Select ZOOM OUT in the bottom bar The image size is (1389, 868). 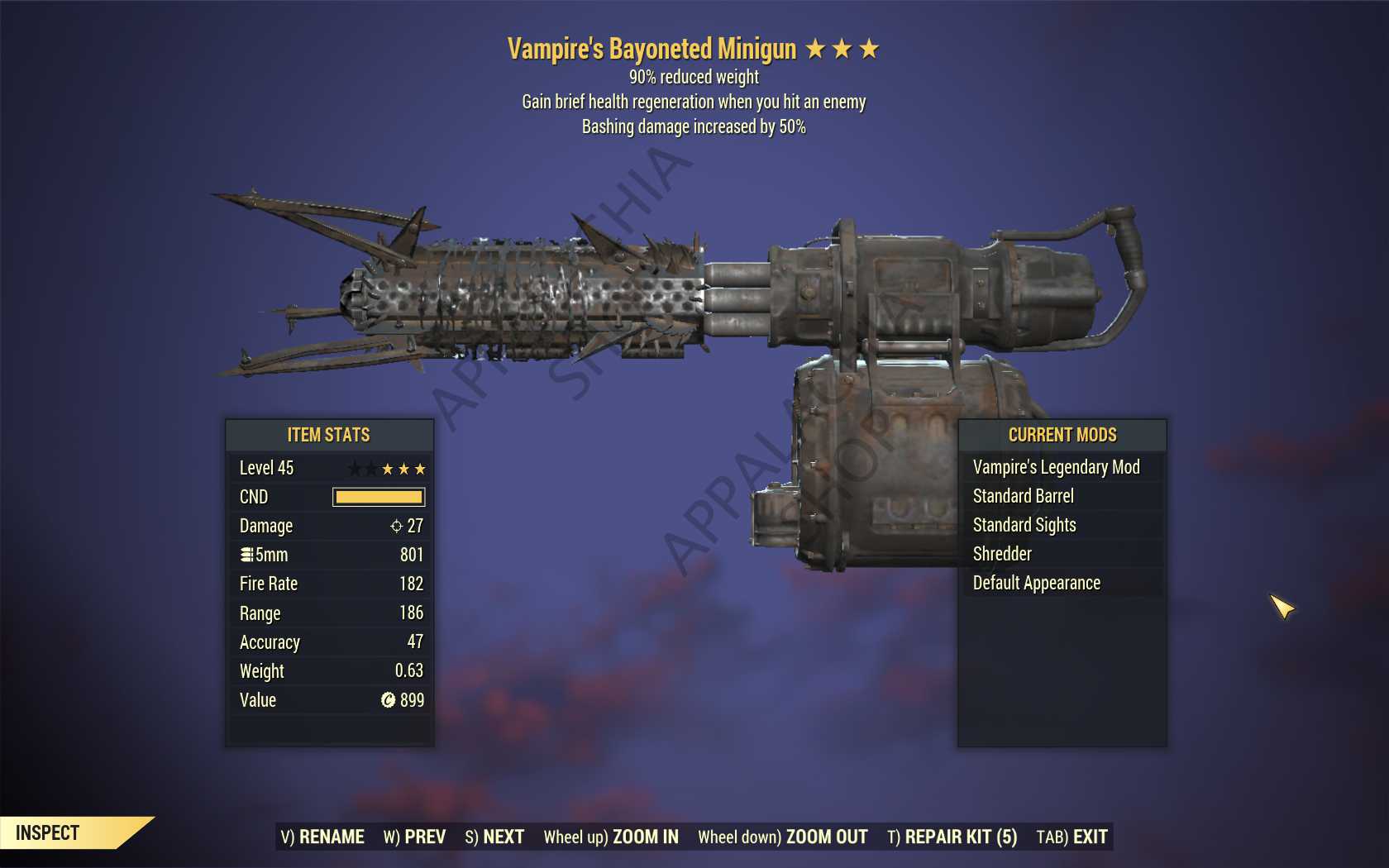click(x=782, y=837)
